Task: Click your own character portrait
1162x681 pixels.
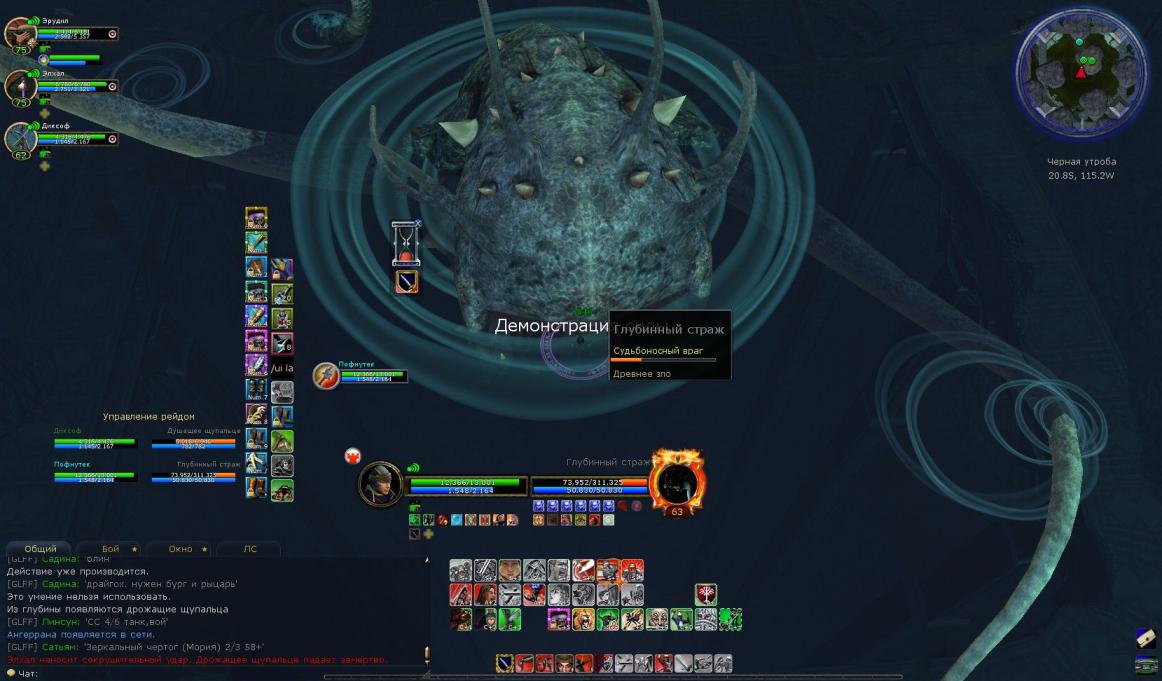Action: (x=381, y=484)
